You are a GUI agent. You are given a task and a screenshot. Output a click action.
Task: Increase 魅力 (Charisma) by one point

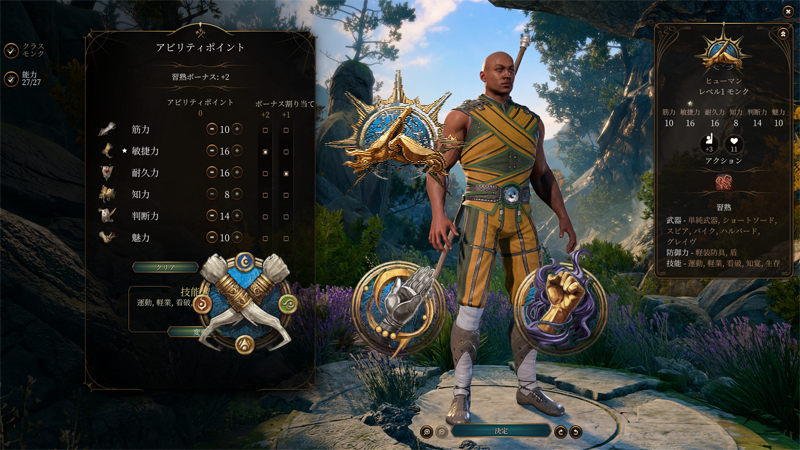pyautogui.click(x=237, y=238)
